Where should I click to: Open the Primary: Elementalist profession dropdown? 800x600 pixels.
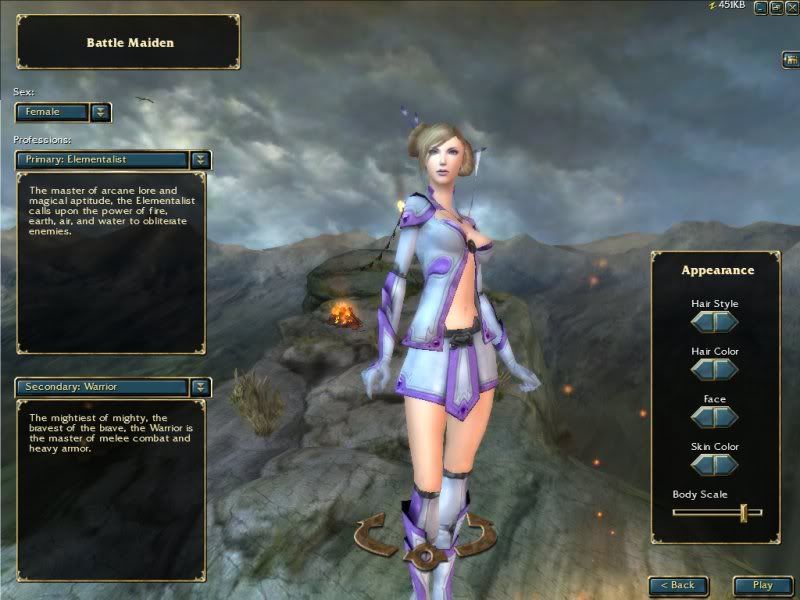pyautogui.click(x=201, y=159)
